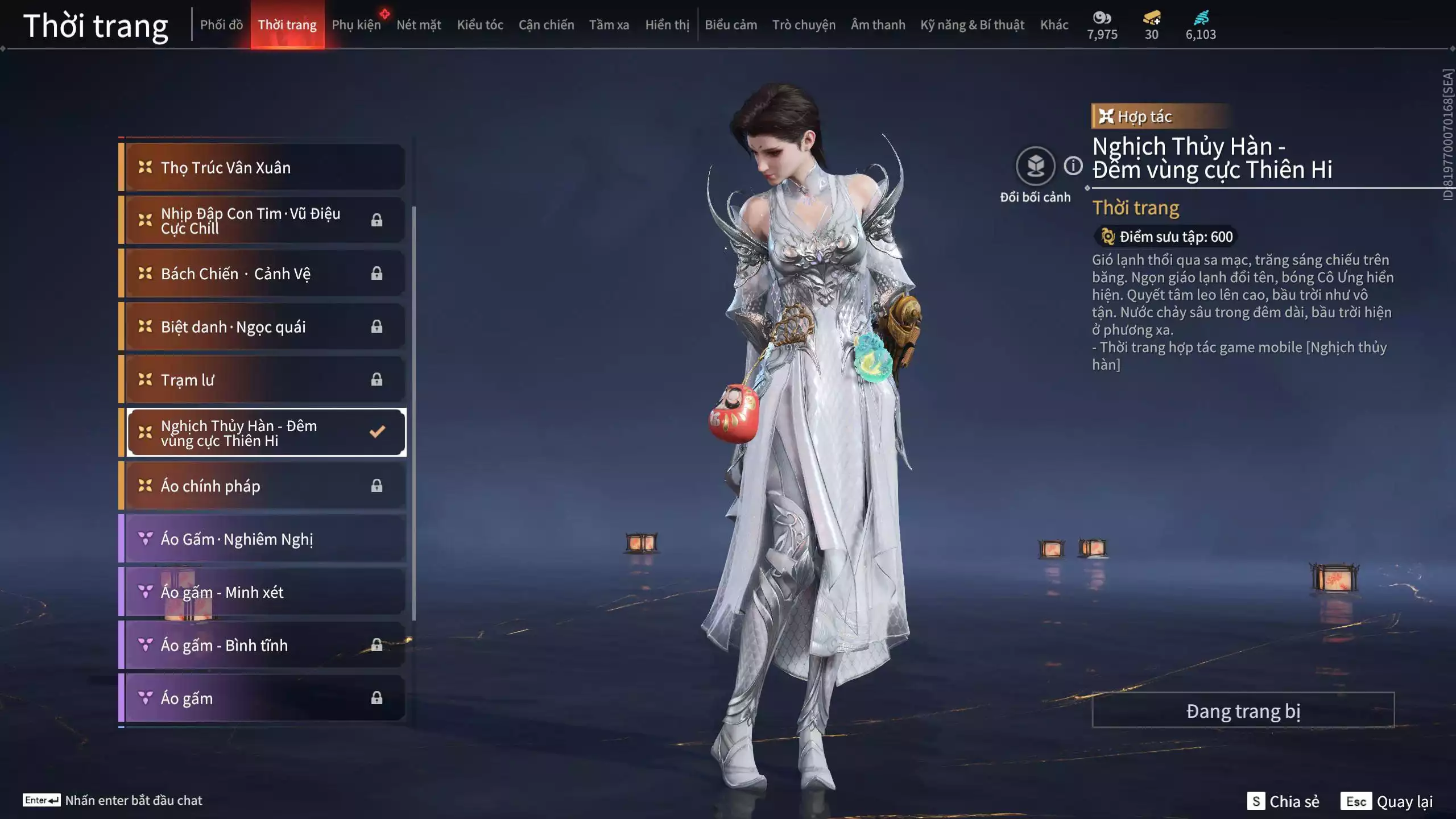Select the locked Bách Chiến · Cảnh Vệ outfit
The width and height of the screenshot is (1456, 819).
264,274
